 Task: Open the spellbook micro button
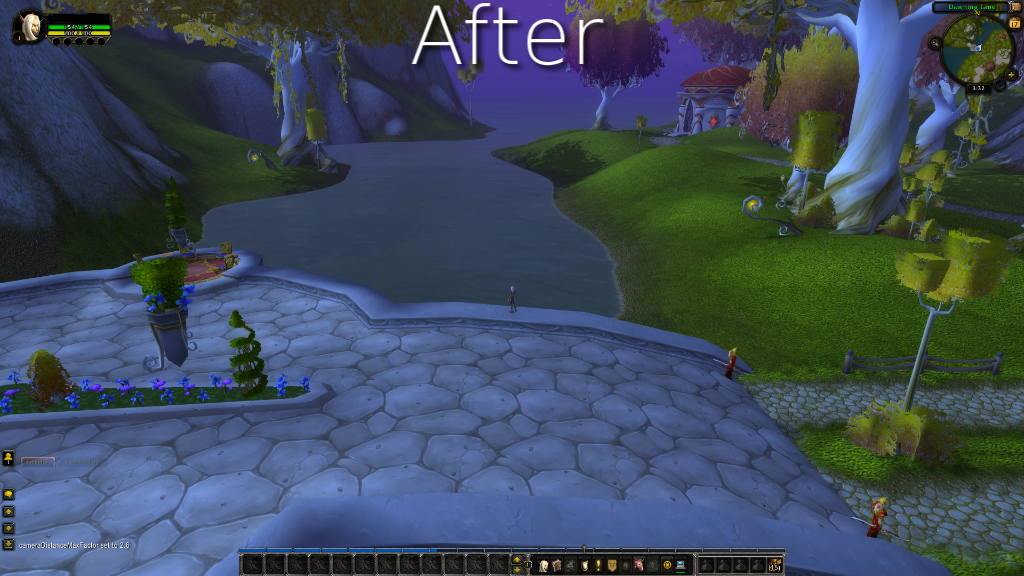(x=556, y=565)
